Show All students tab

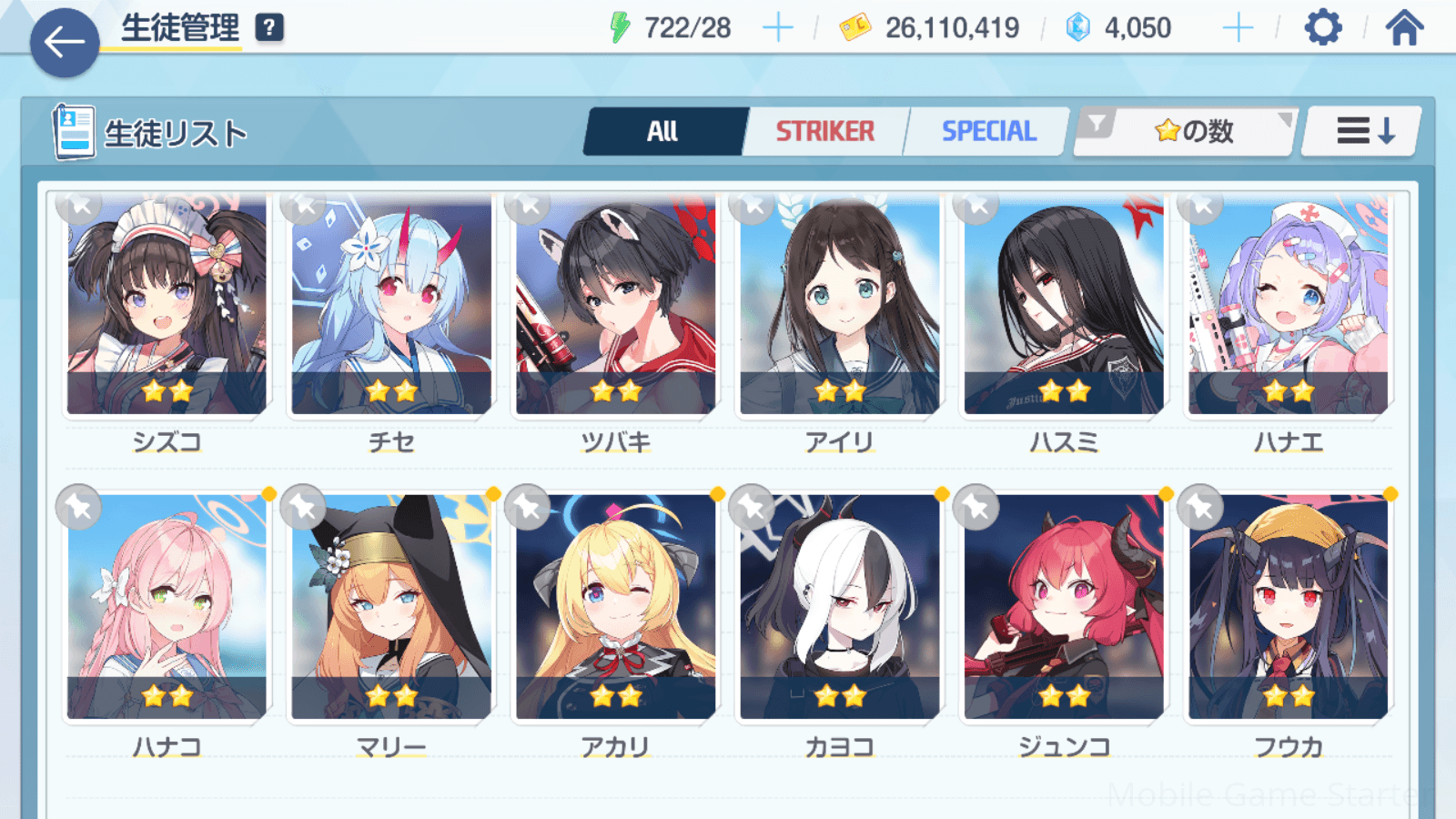(663, 132)
